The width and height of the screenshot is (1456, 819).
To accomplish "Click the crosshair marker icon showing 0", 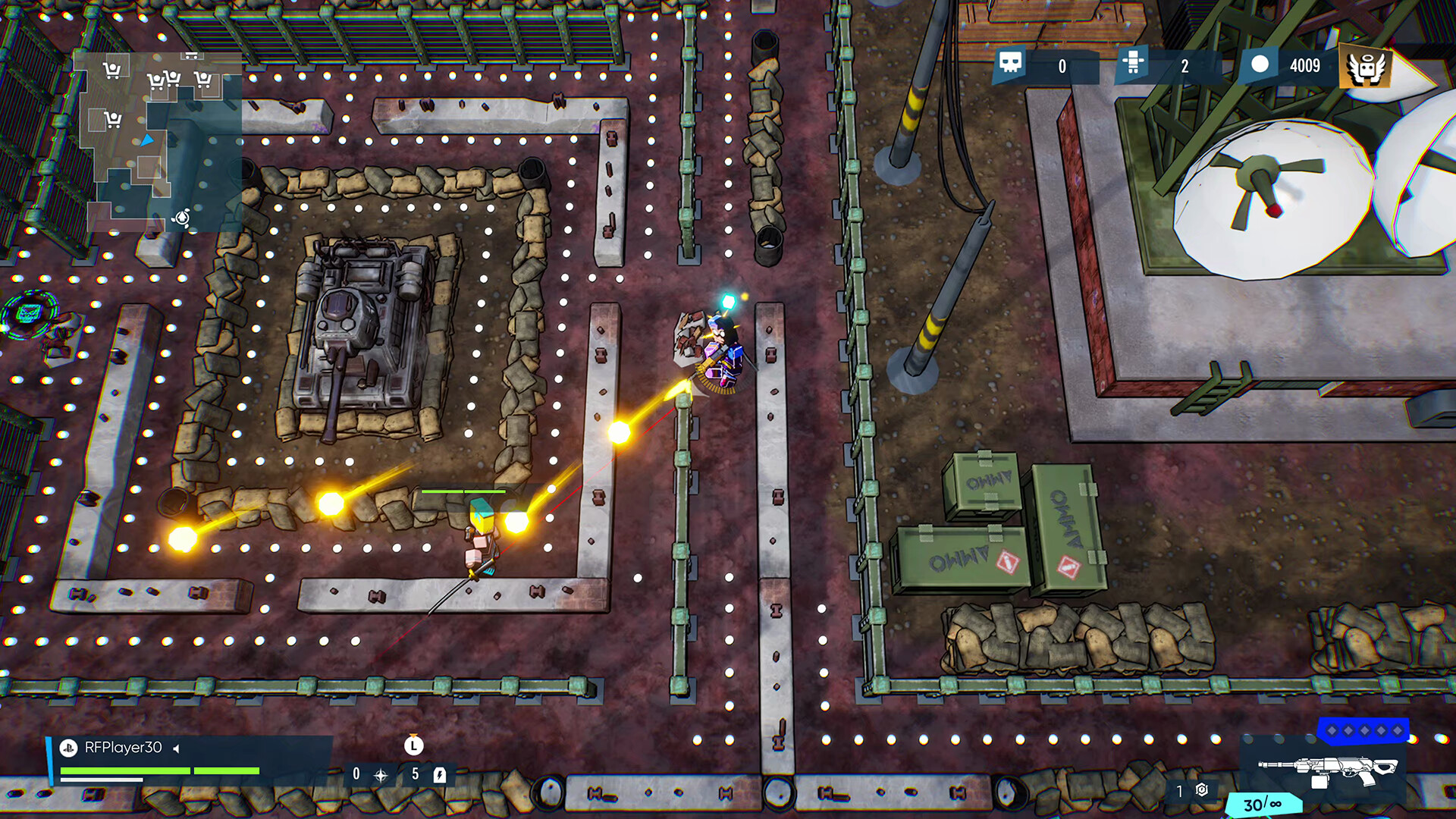I will 381,775.
